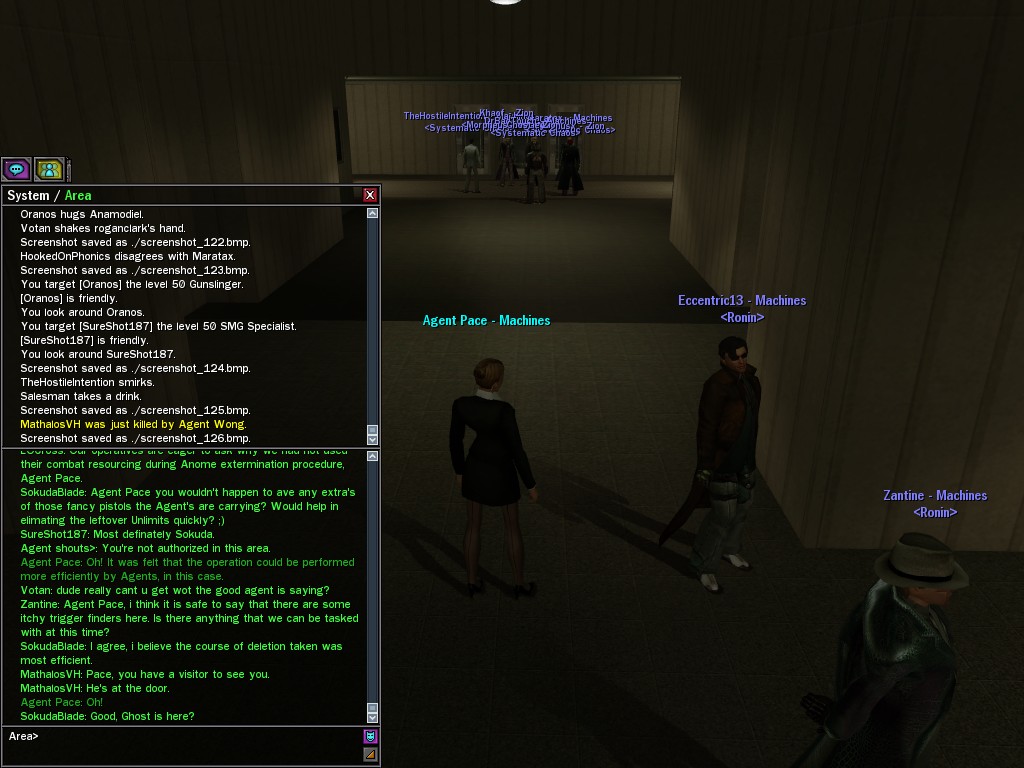Viewport: 1024px width, 768px height.
Task: Close the System / Area chat window
Action: click(x=370, y=195)
